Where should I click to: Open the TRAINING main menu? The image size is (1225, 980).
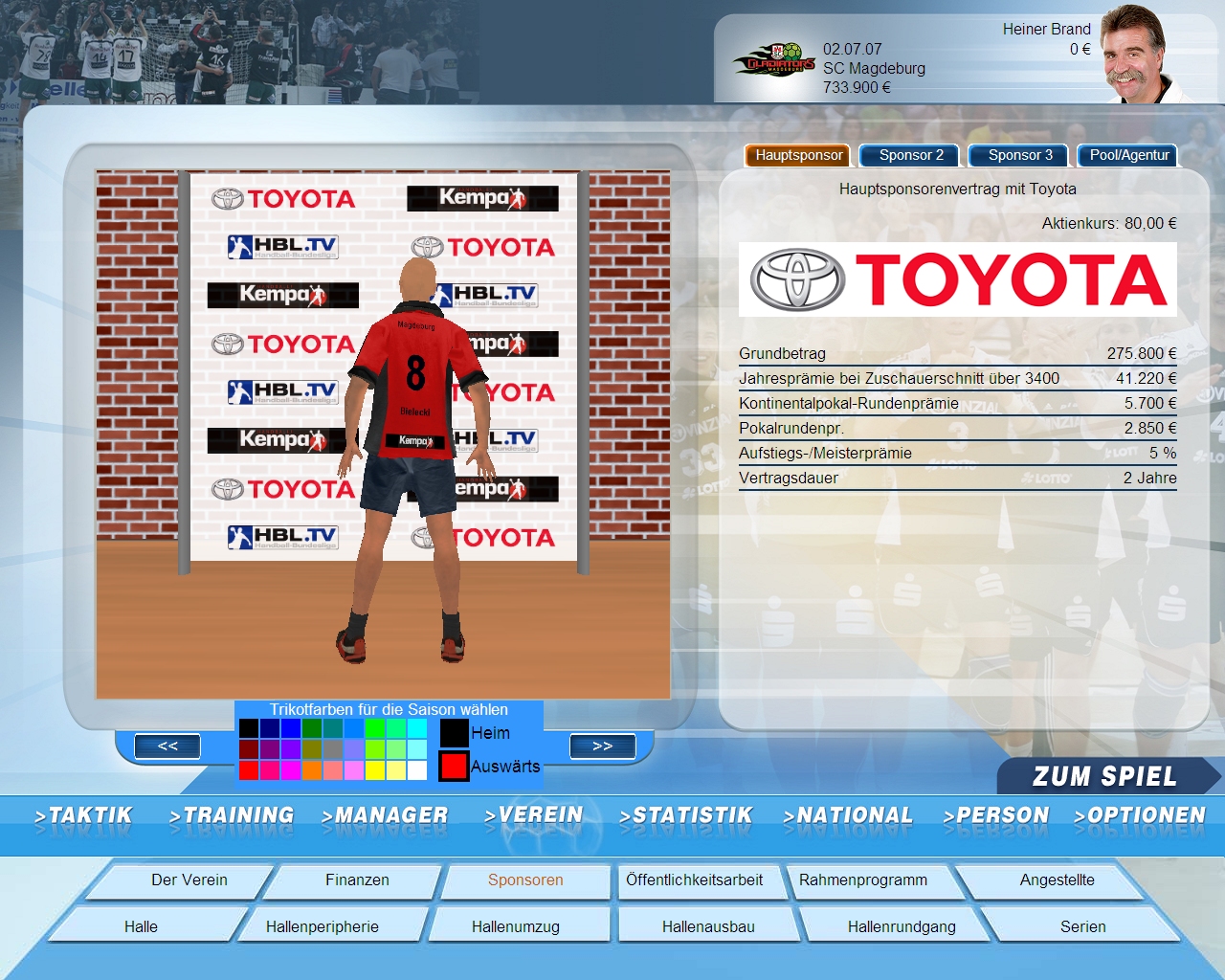tap(232, 815)
